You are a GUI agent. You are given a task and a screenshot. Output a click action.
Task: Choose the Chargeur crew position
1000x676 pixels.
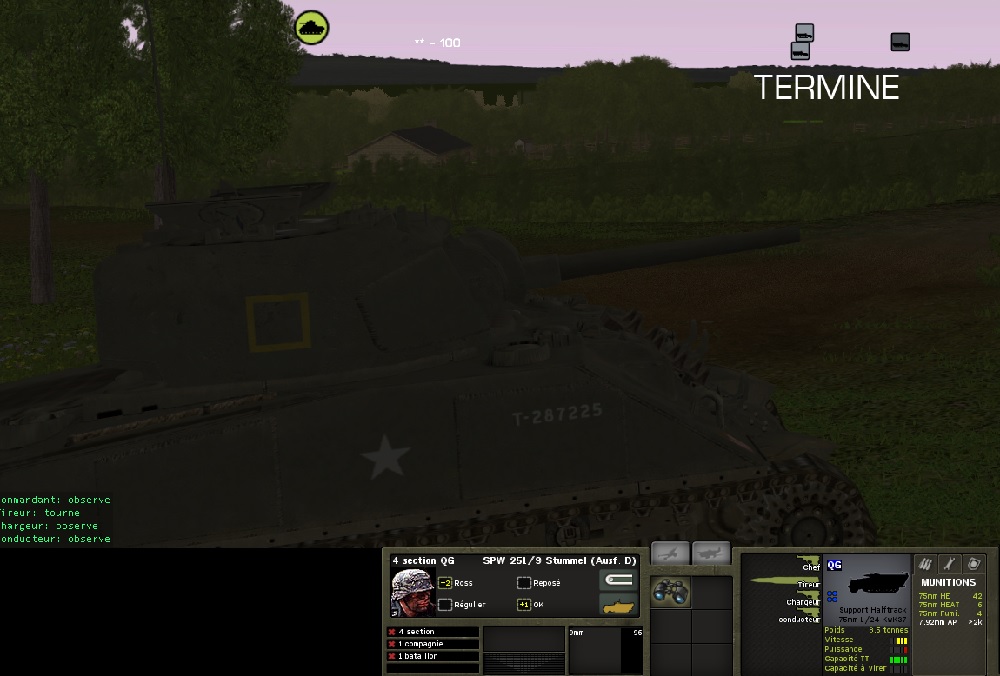[x=803, y=602]
